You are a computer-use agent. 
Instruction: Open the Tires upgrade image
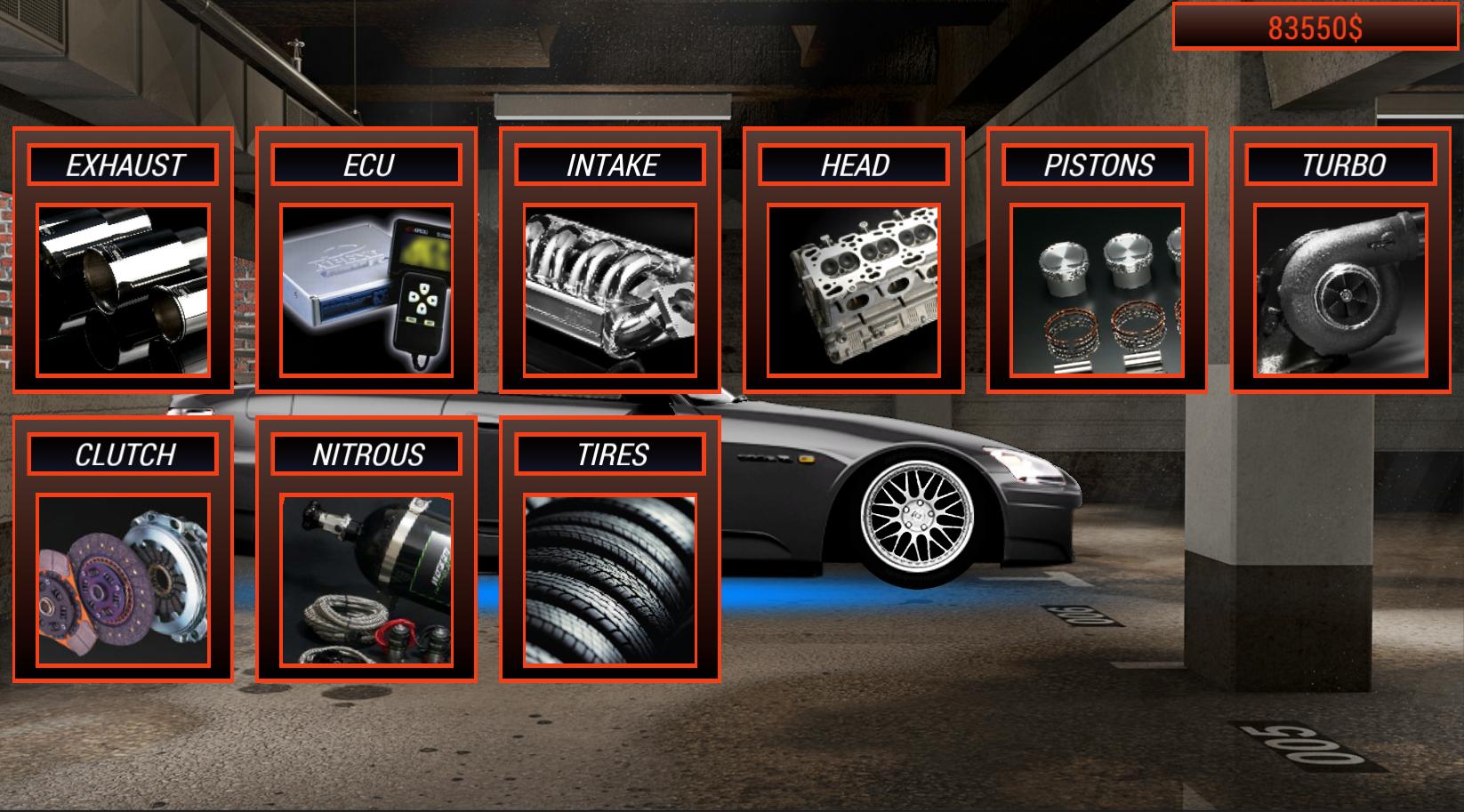(x=610, y=578)
